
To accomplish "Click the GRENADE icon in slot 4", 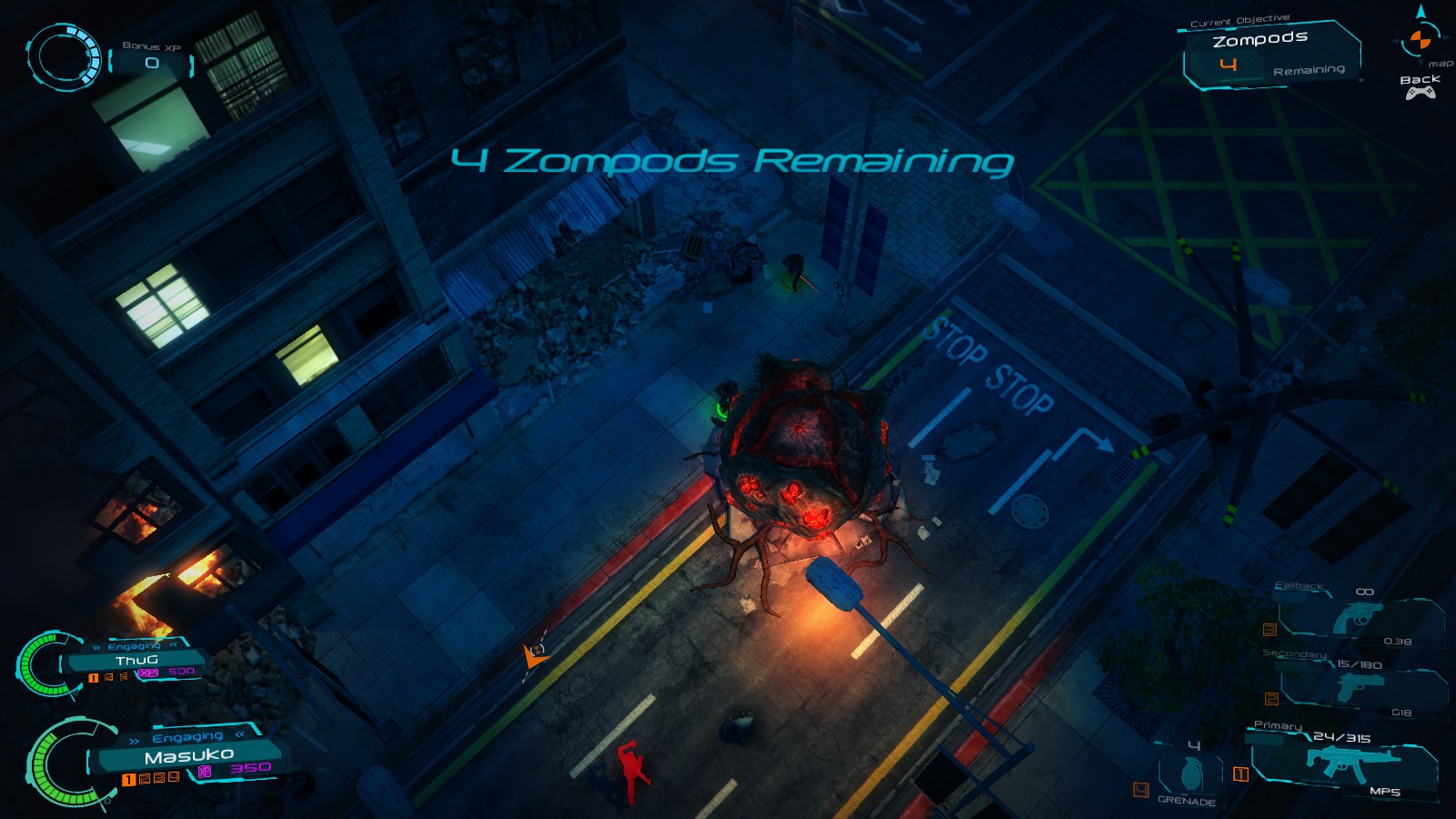I will click(1192, 771).
